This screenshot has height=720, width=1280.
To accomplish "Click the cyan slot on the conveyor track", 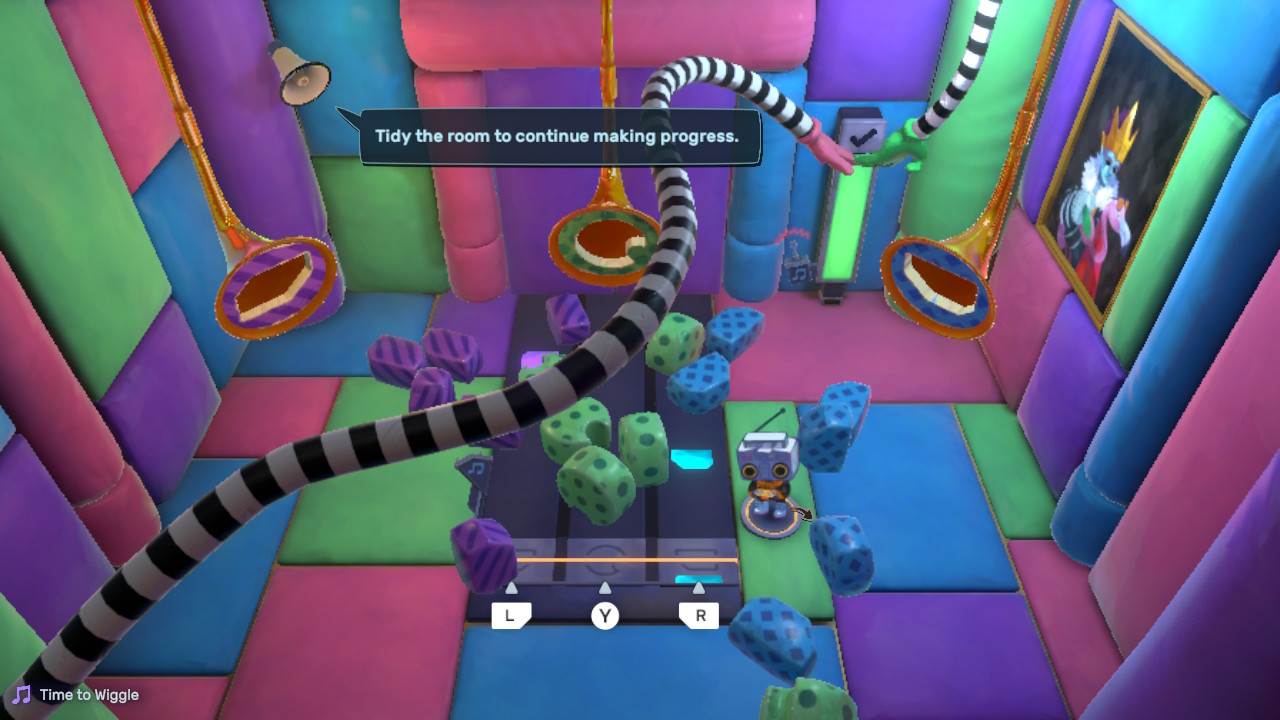I will point(698,578).
